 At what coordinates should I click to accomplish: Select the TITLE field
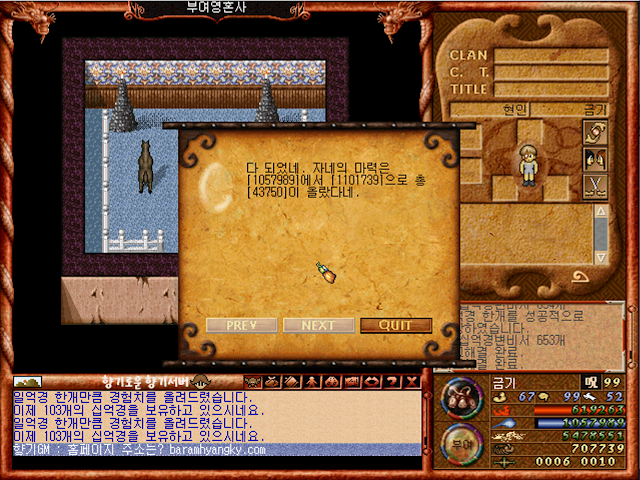550,88
